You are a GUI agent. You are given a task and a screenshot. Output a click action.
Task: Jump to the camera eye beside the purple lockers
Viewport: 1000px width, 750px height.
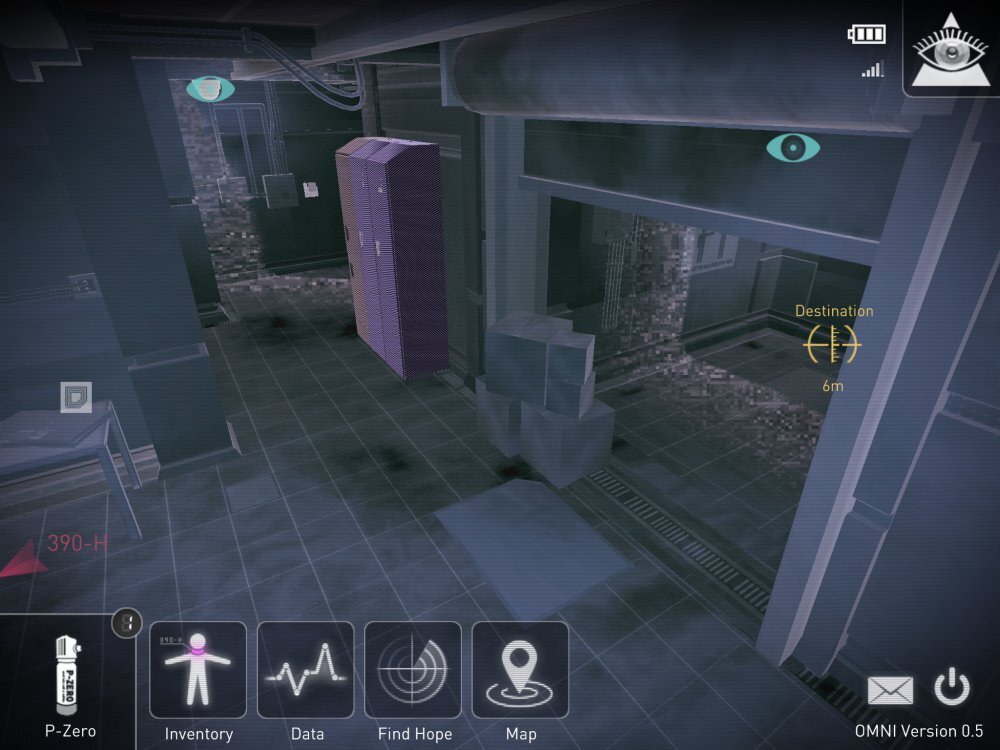coord(210,90)
